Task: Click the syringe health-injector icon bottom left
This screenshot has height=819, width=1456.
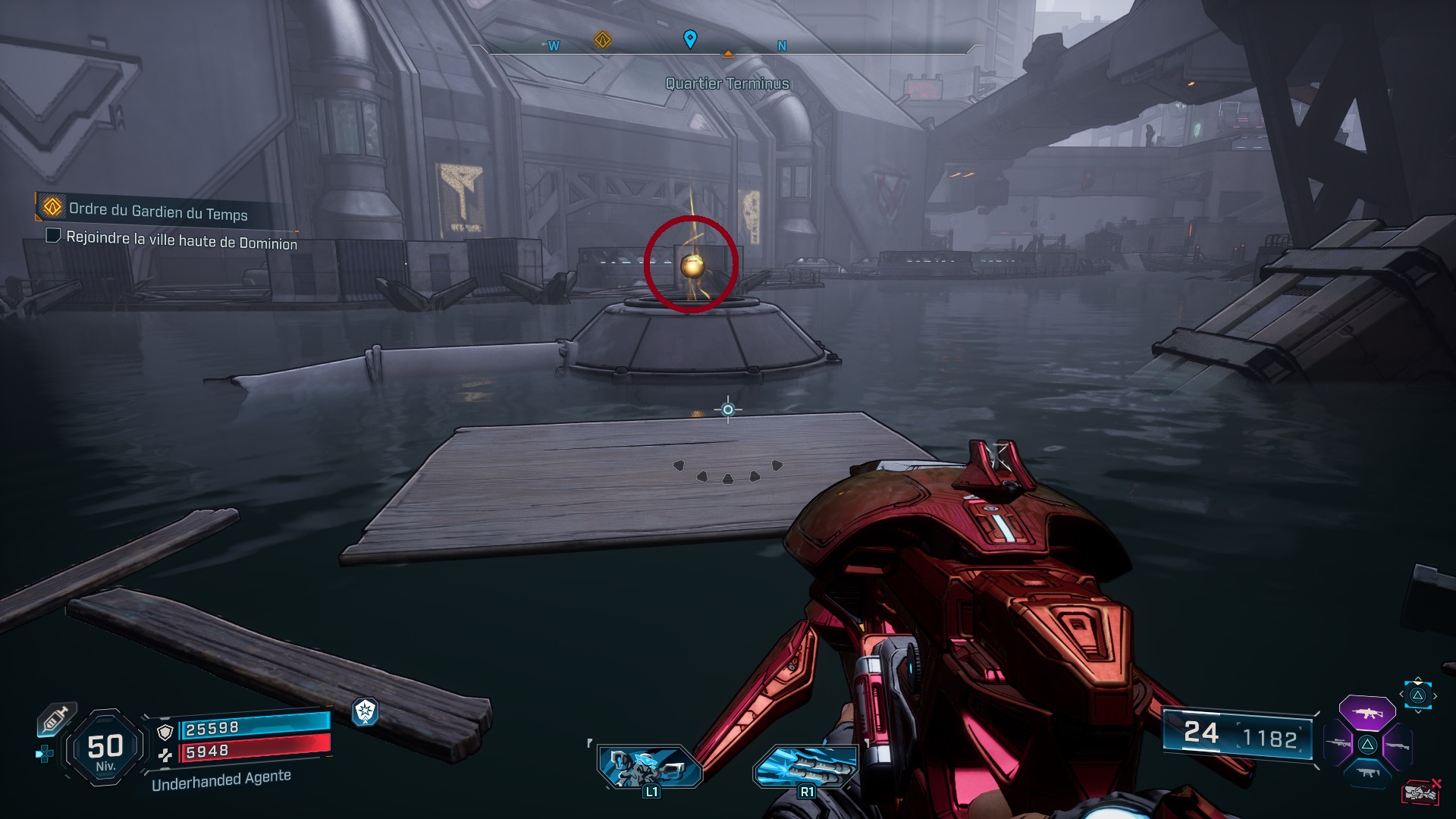Action: [55, 718]
